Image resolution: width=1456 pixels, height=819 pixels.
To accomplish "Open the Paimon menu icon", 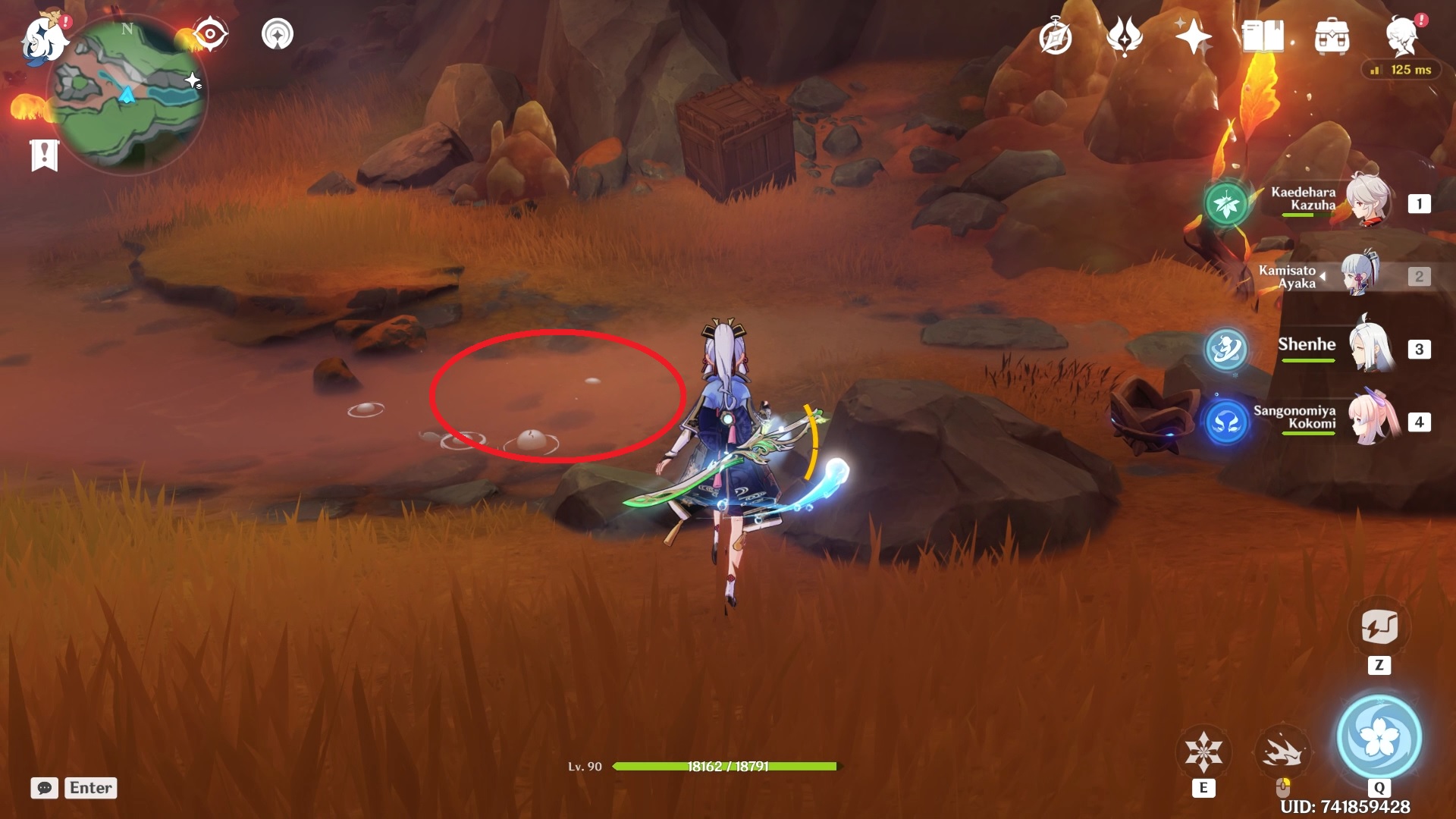I will (x=43, y=38).
